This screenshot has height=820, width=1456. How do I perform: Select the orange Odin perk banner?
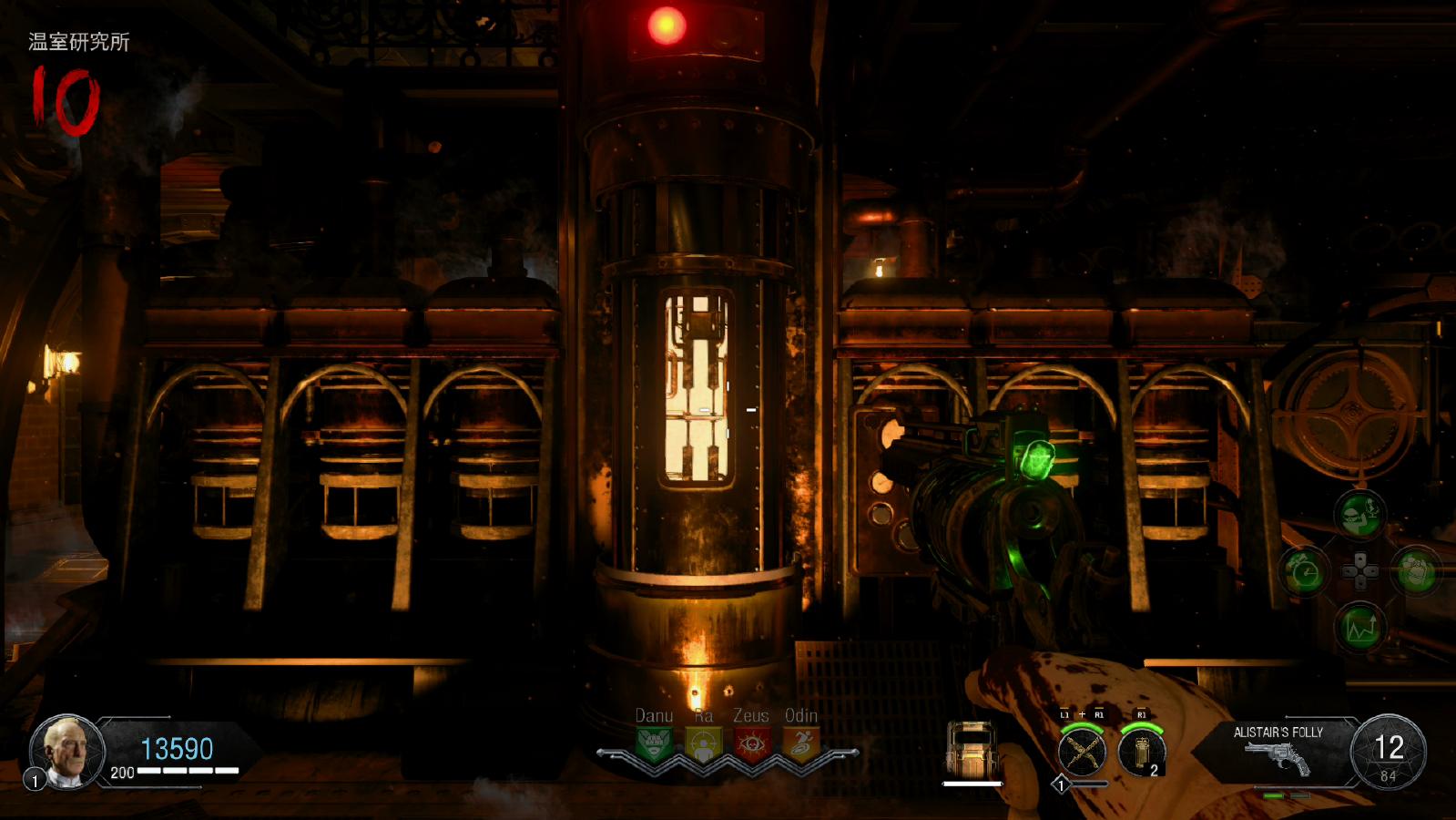800,743
